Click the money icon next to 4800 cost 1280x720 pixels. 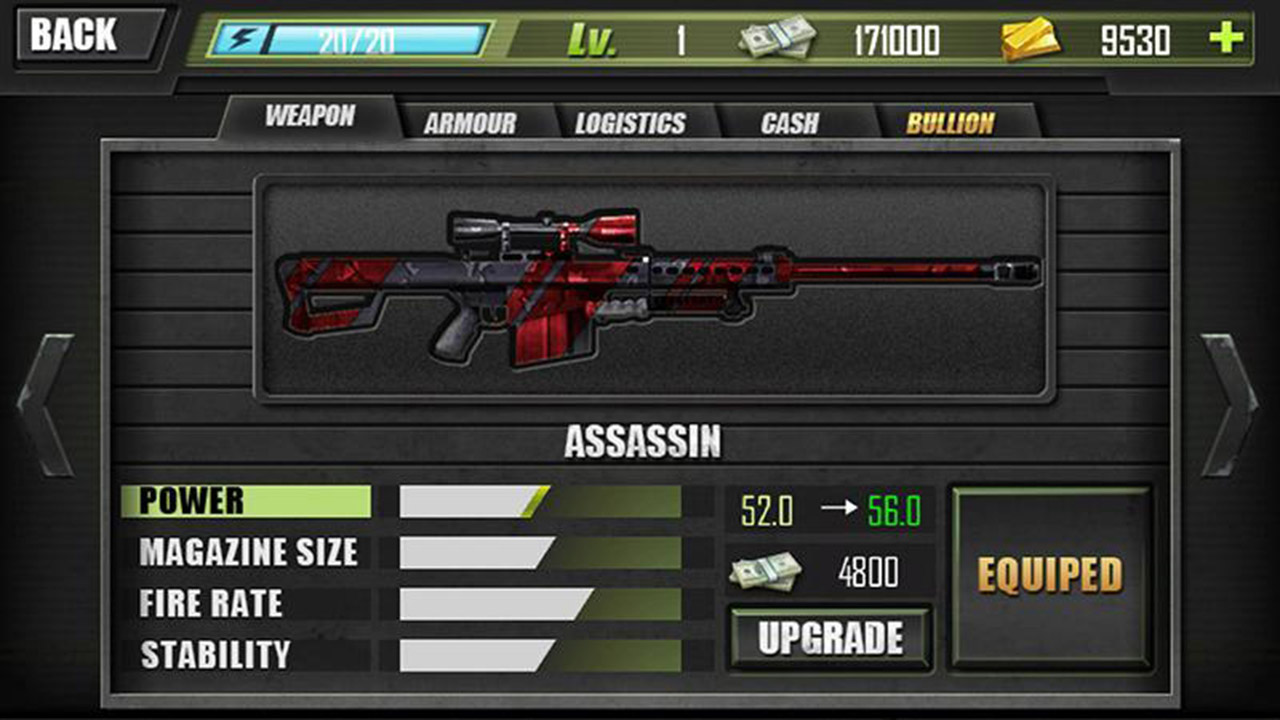pyautogui.click(x=766, y=574)
